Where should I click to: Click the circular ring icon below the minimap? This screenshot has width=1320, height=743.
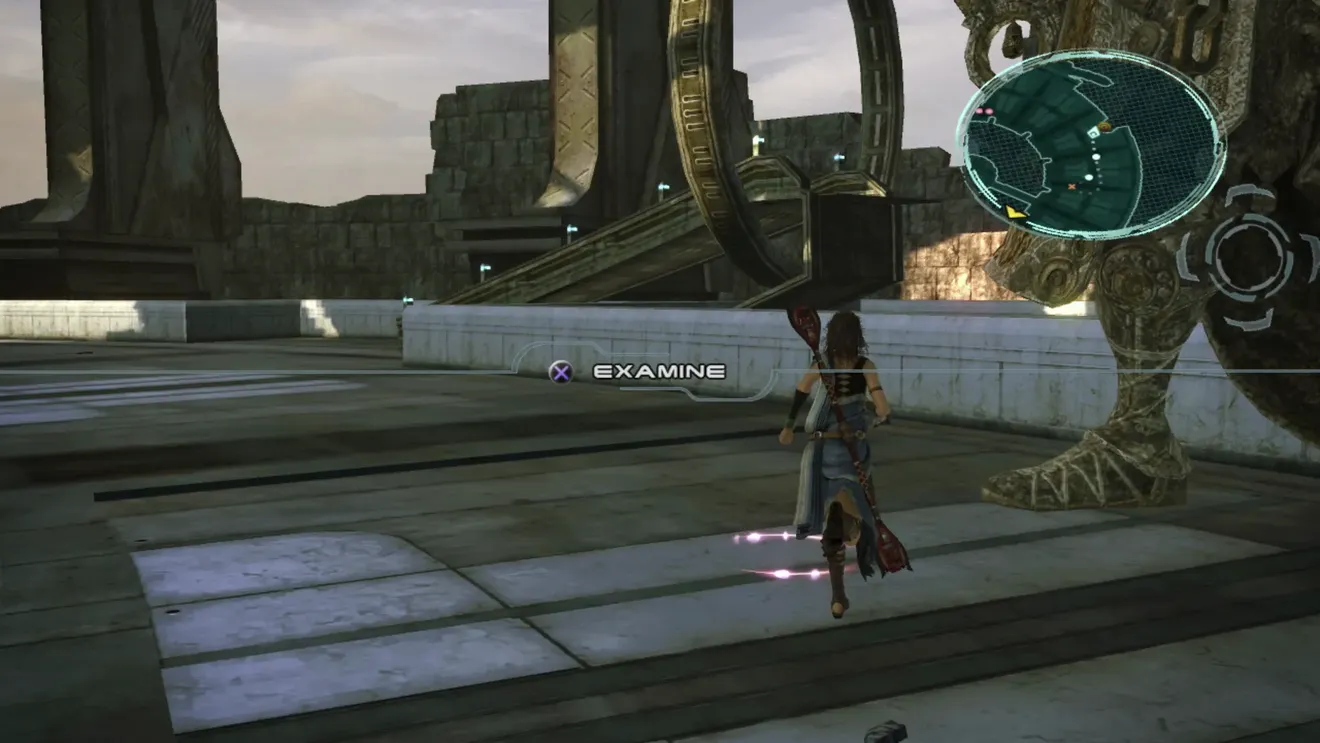click(1248, 257)
